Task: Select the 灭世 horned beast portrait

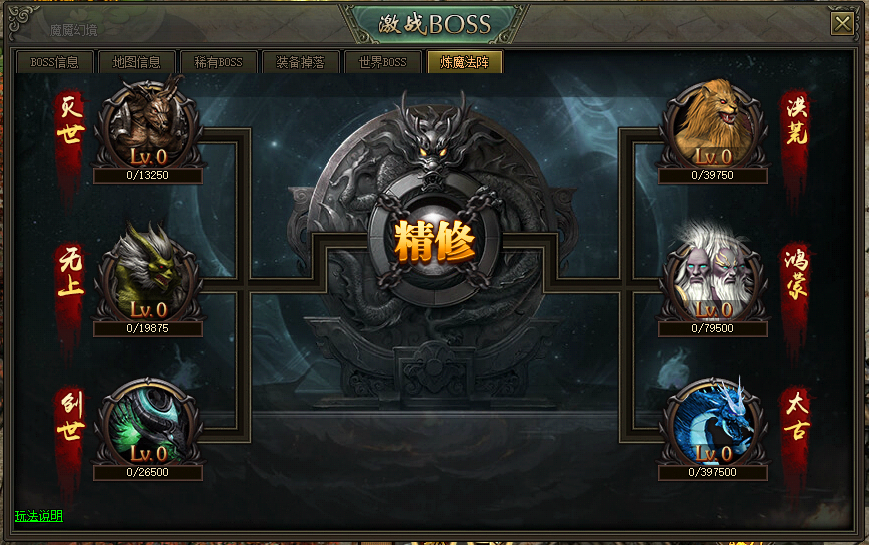Action: [148, 126]
